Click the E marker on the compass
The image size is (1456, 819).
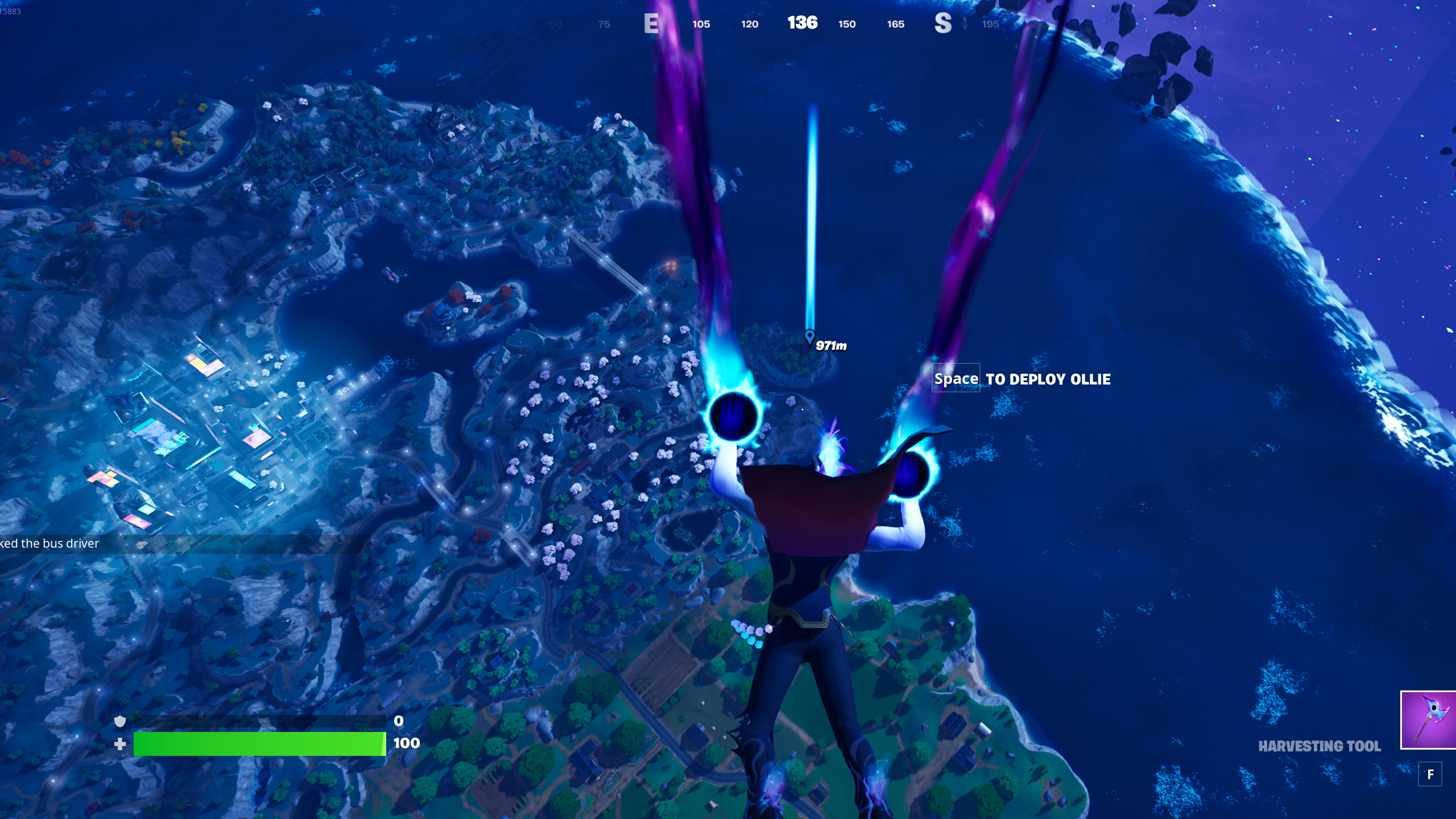coord(651,24)
